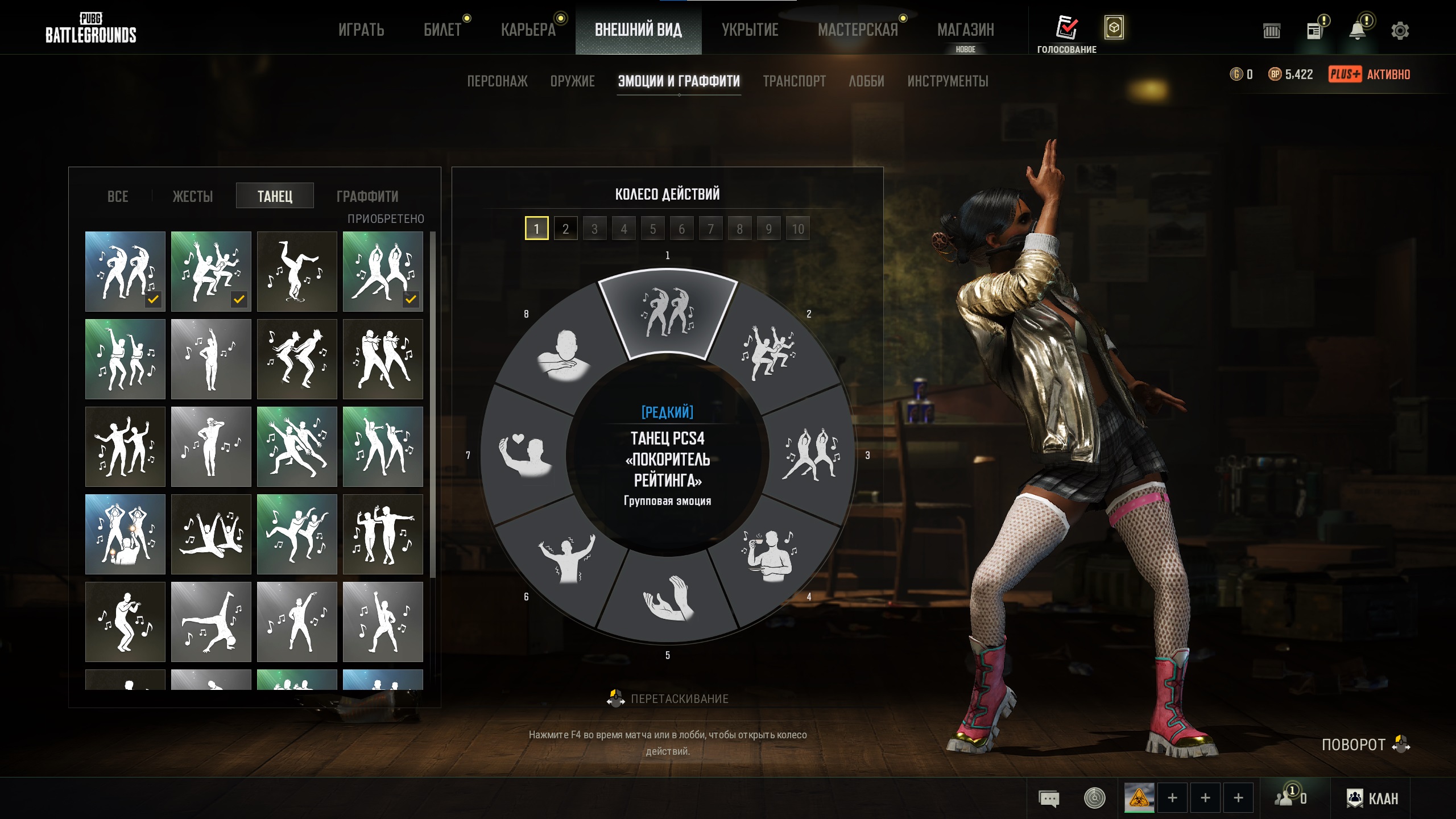
Task: Check the notifications bell
Action: 1358,31
